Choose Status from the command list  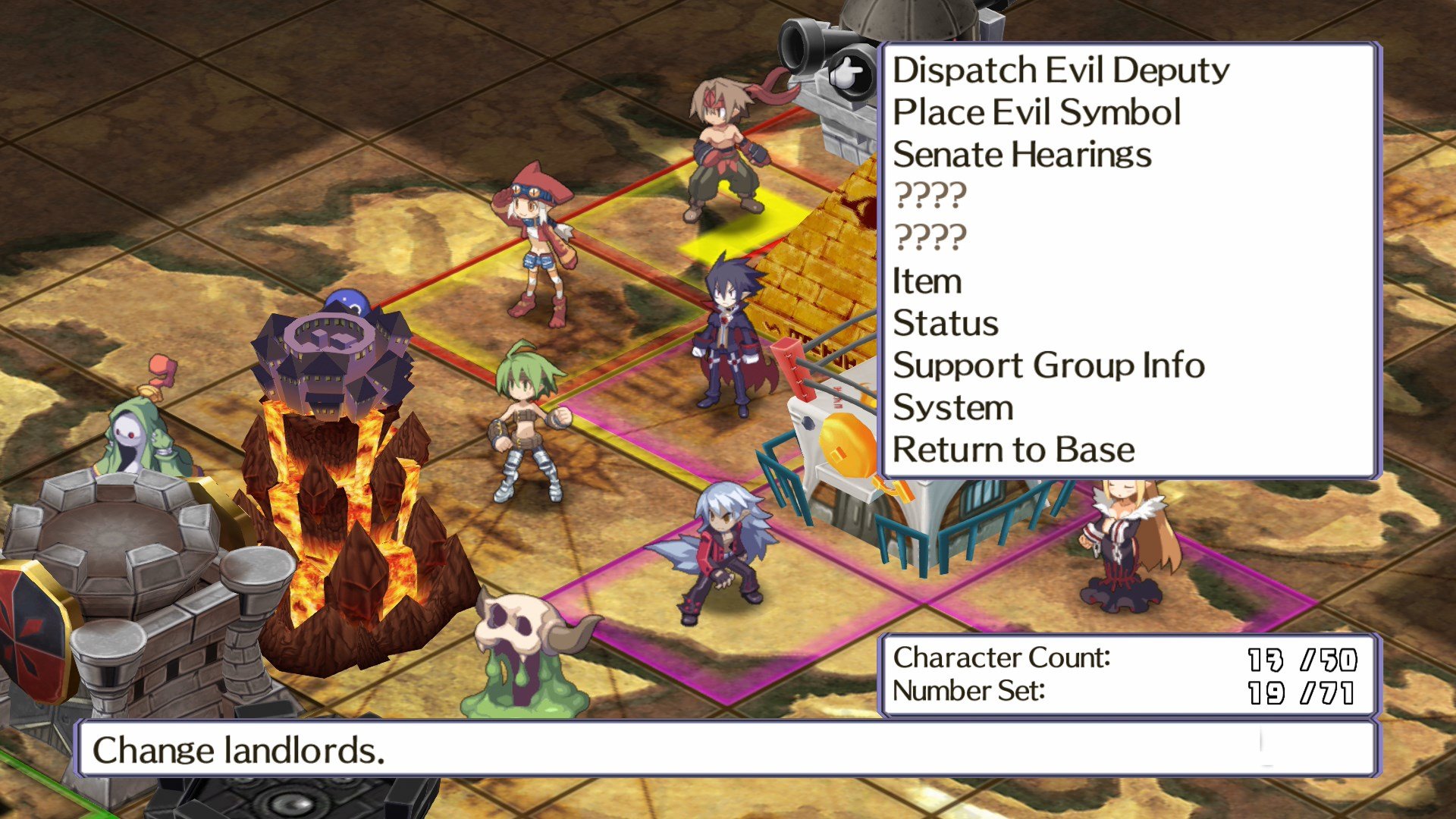coord(945,323)
